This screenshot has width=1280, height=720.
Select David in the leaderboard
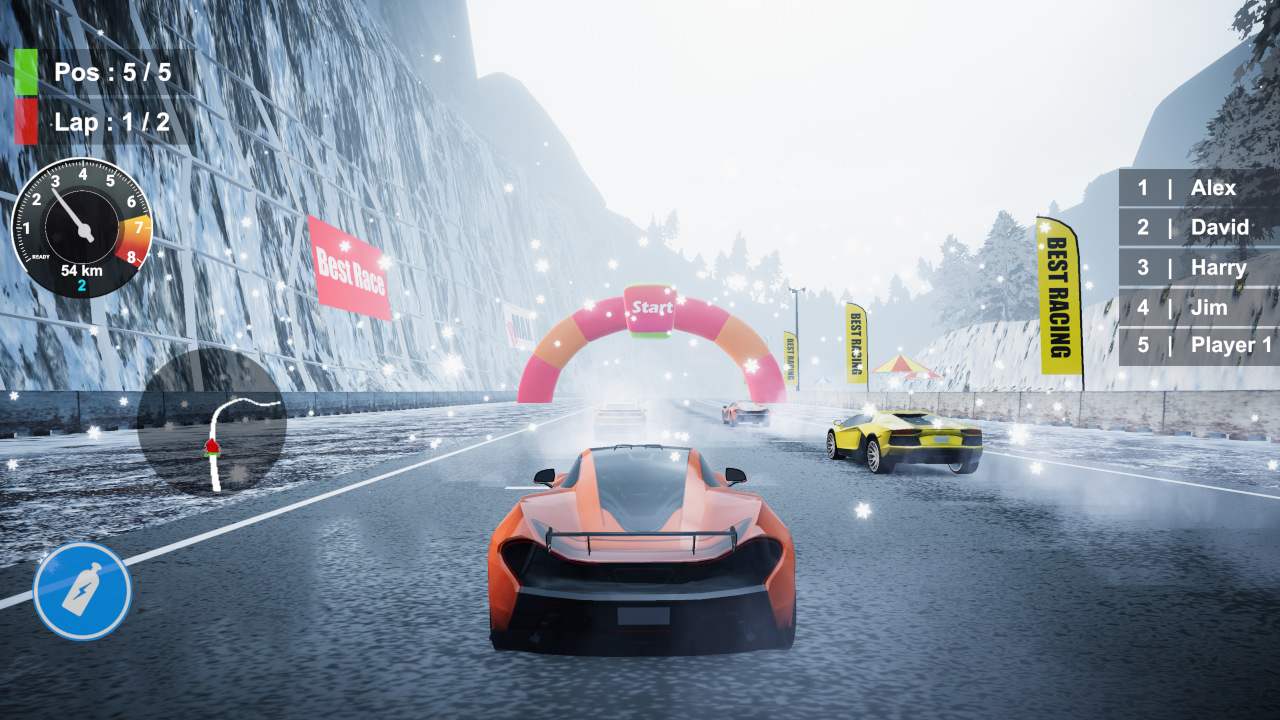tap(1222, 227)
